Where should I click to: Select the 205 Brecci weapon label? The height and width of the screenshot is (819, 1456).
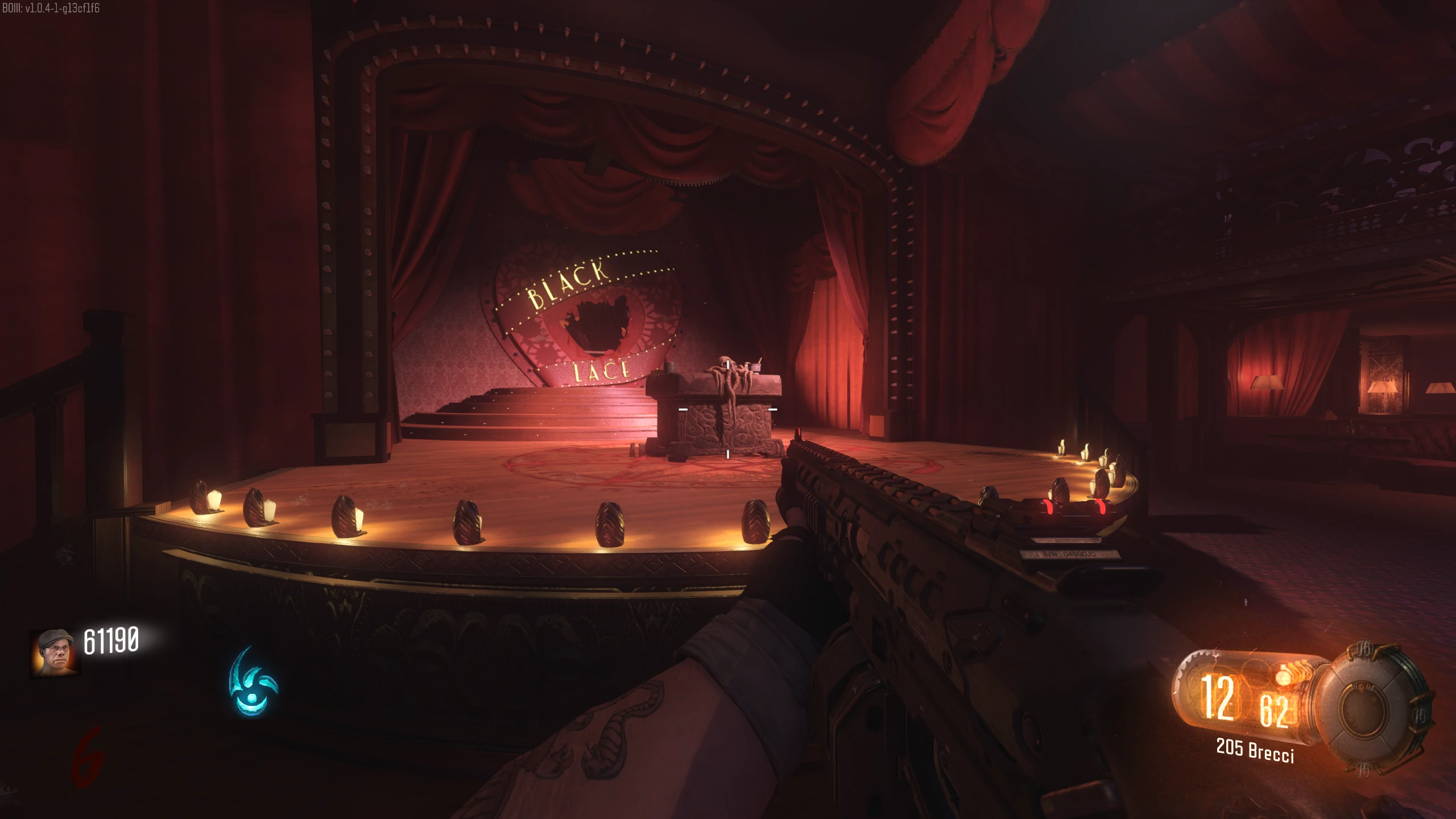click(x=1255, y=750)
